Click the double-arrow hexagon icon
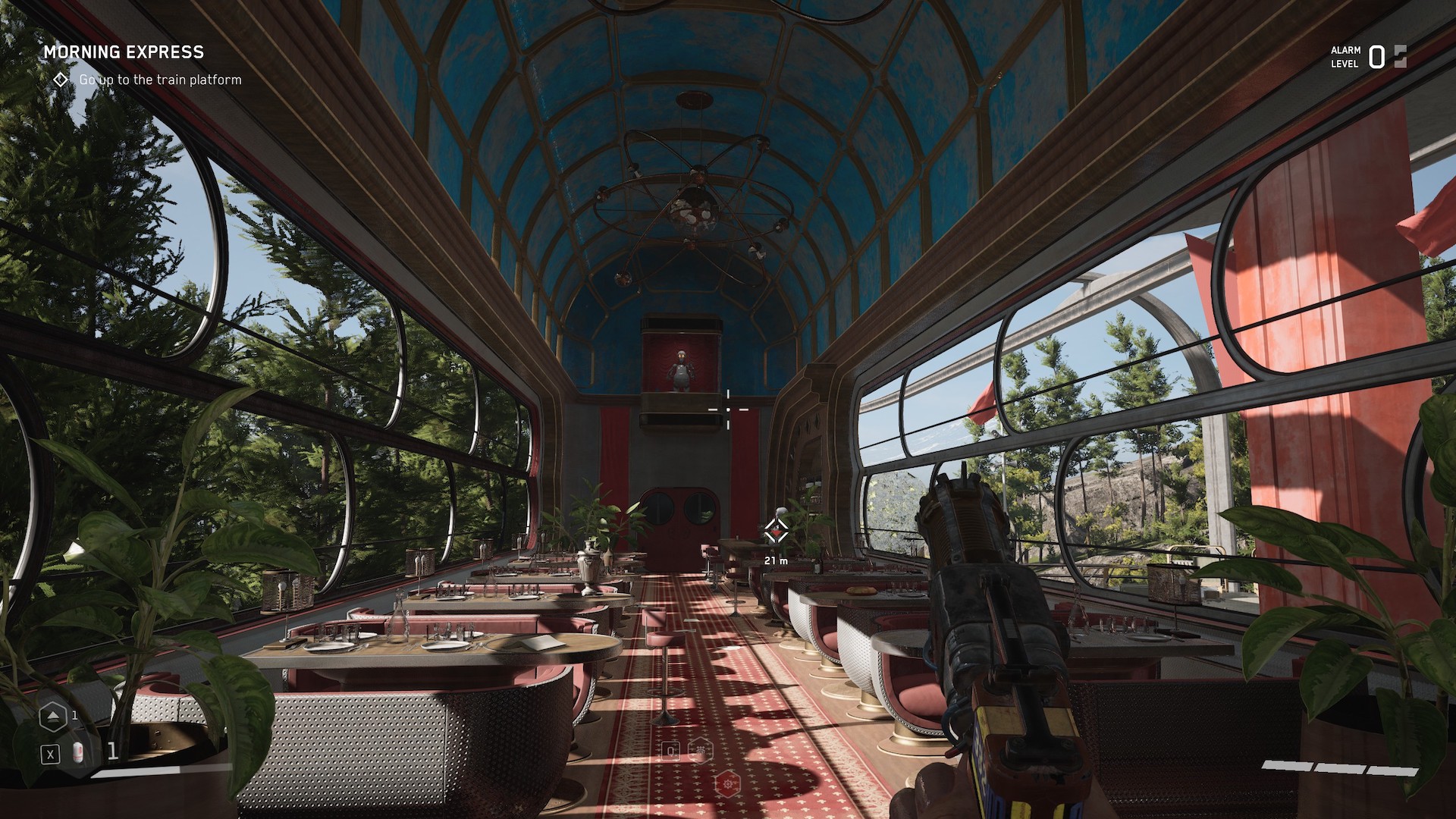 [x=53, y=716]
